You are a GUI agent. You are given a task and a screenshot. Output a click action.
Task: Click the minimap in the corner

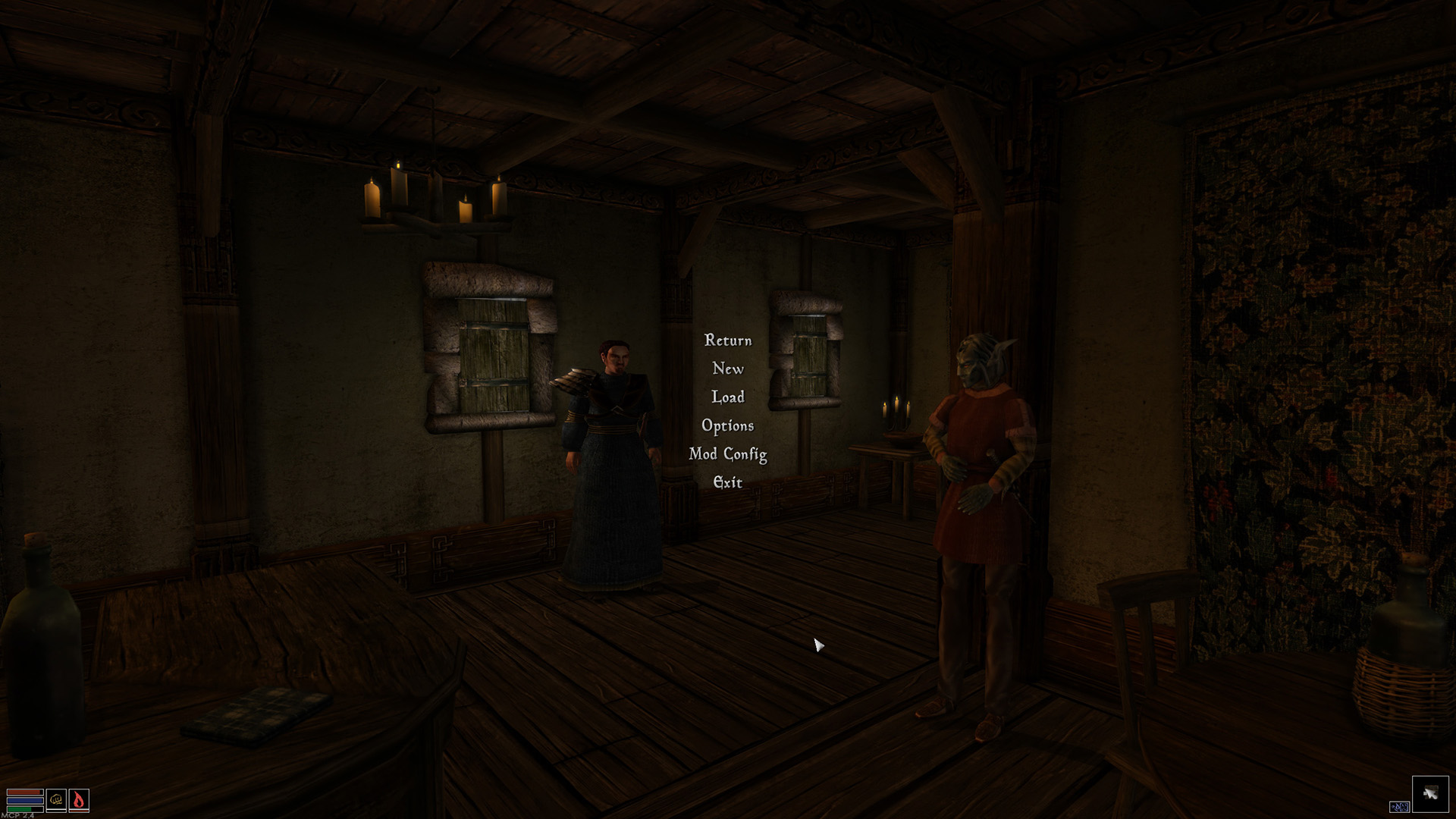point(1429,793)
